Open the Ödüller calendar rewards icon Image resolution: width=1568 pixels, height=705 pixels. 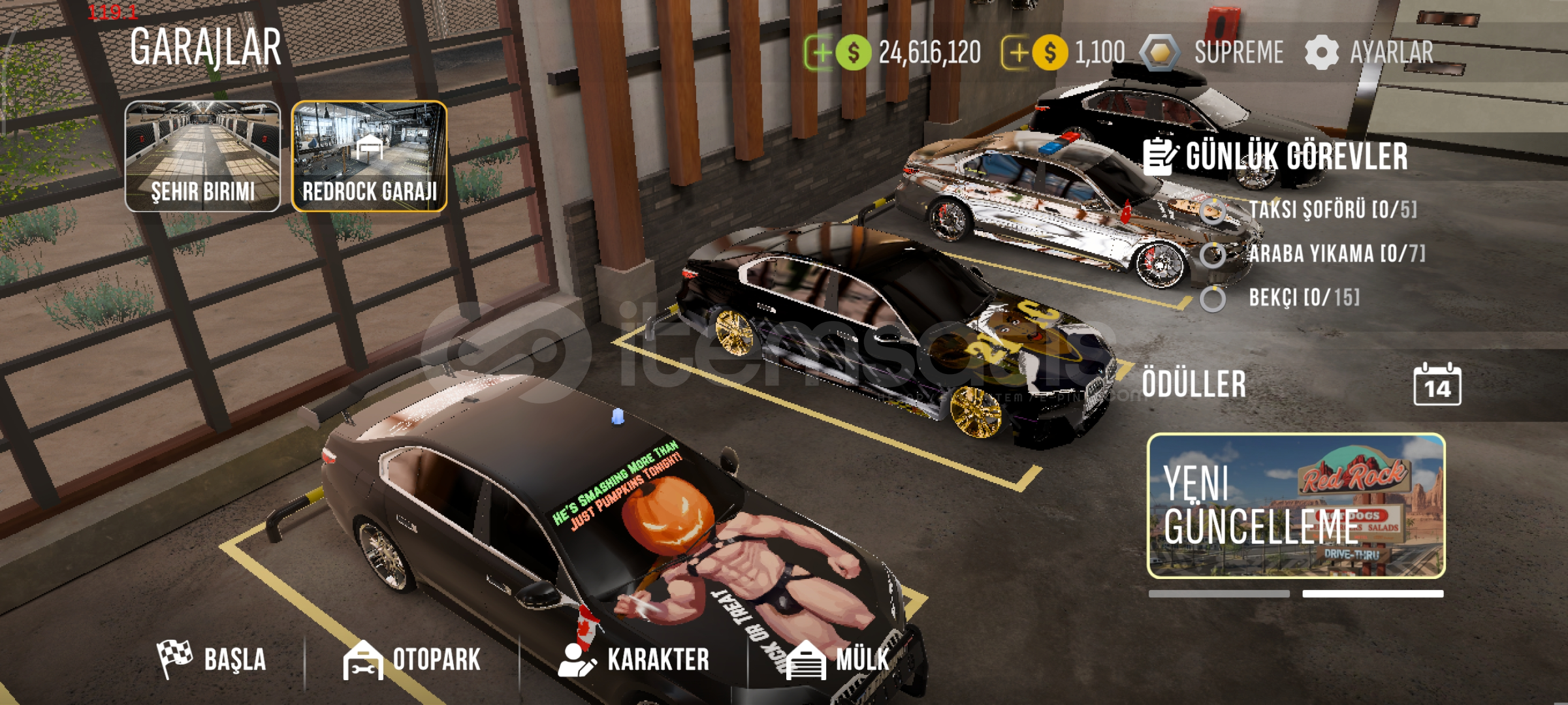pos(1437,385)
